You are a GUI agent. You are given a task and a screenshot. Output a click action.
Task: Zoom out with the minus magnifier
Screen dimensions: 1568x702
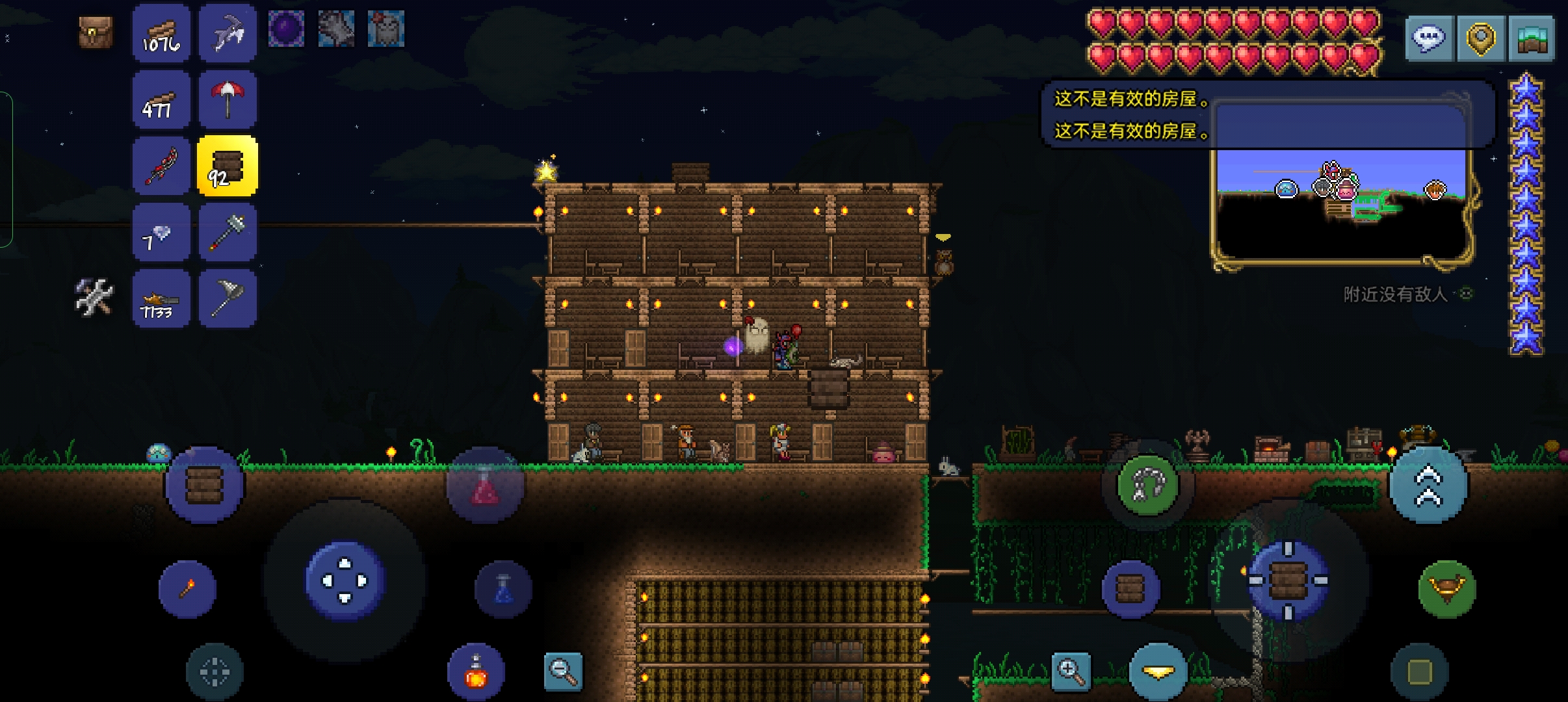click(x=563, y=671)
